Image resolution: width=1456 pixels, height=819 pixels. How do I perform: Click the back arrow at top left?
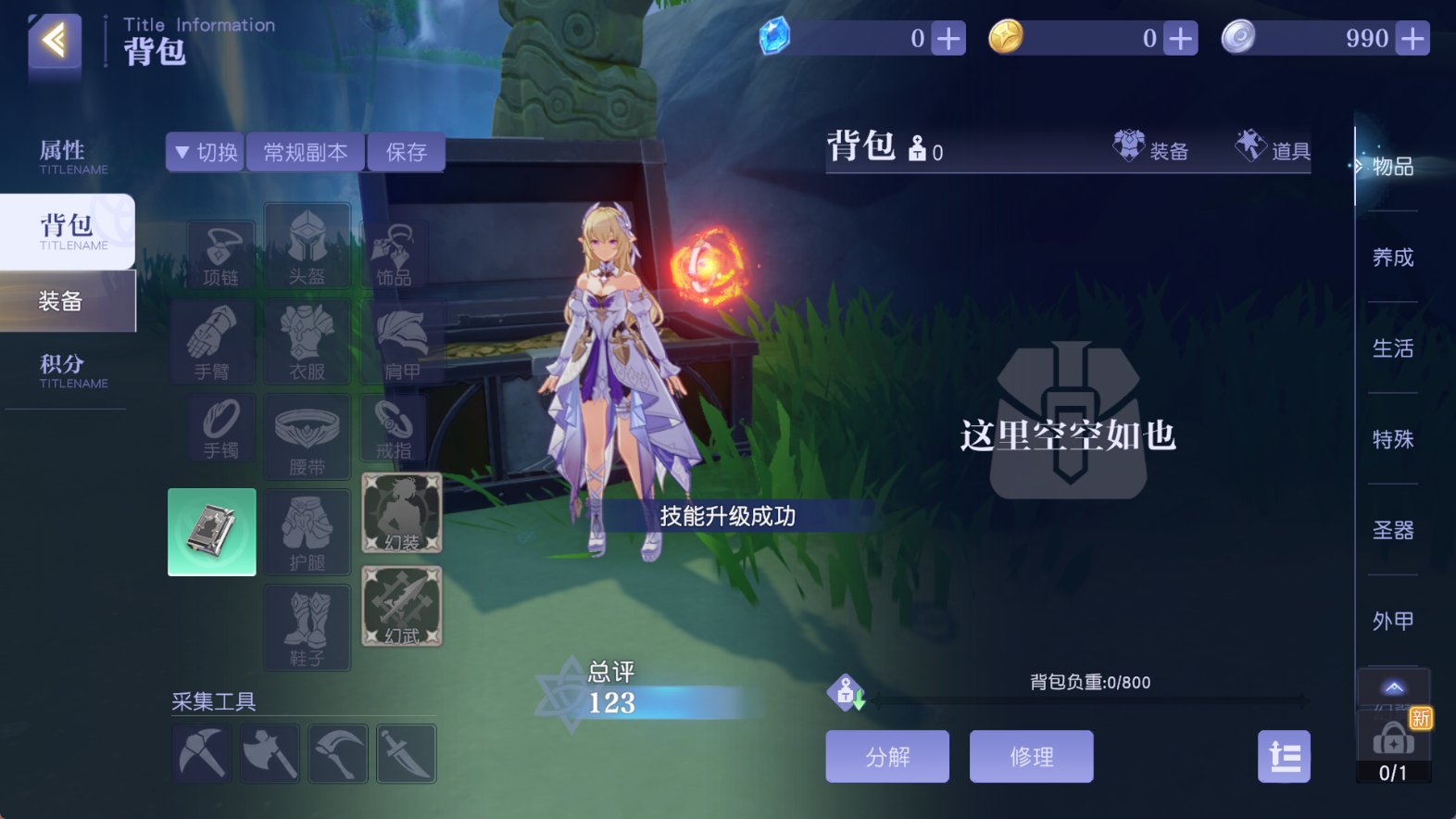tap(53, 42)
